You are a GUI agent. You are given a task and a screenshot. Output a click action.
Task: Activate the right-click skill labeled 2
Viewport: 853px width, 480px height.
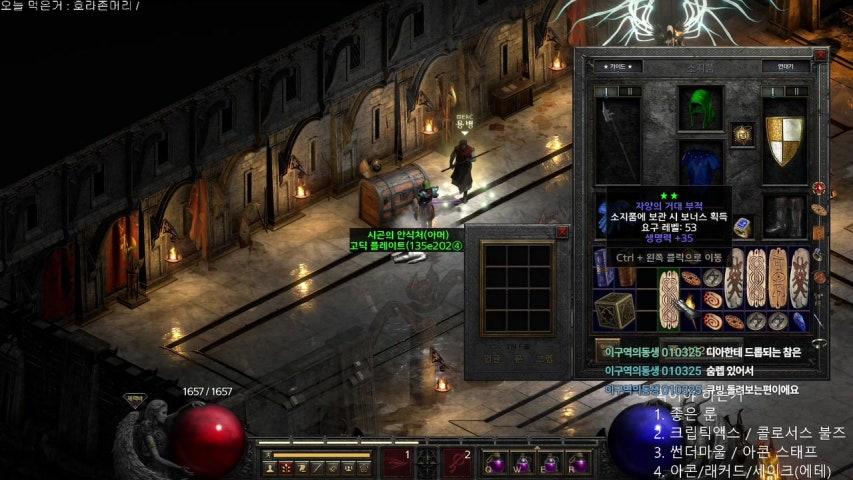(x=458, y=461)
